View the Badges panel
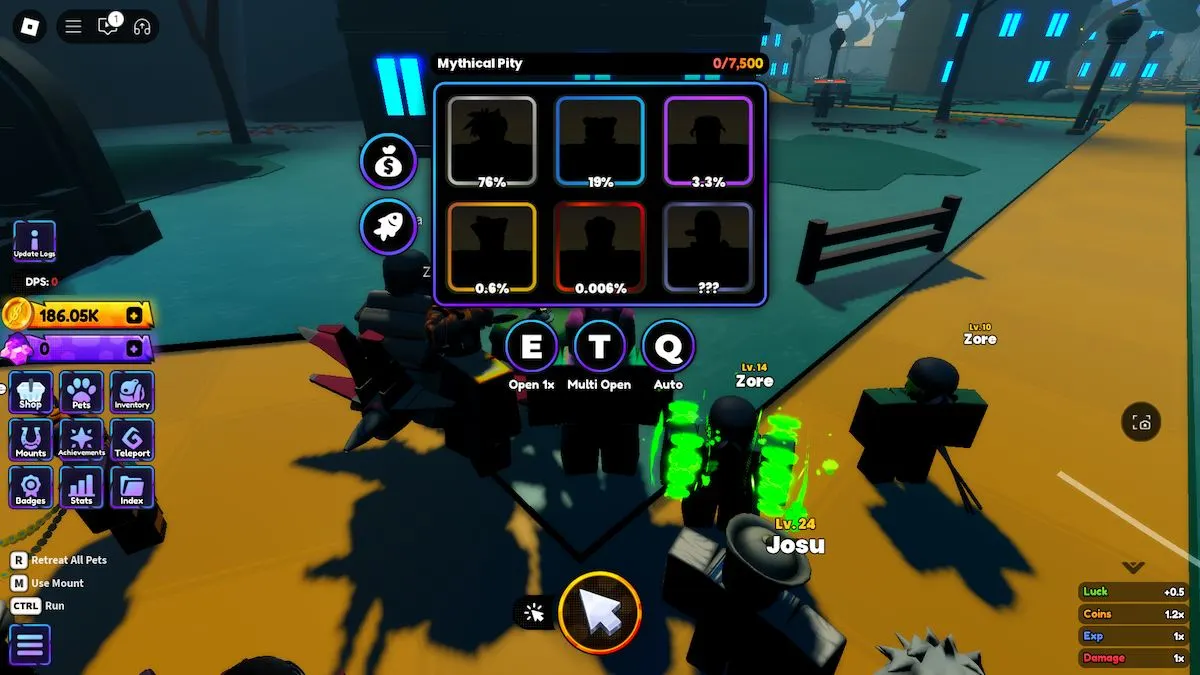Viewport: 1200px width, 675px height. click(31, 488)
